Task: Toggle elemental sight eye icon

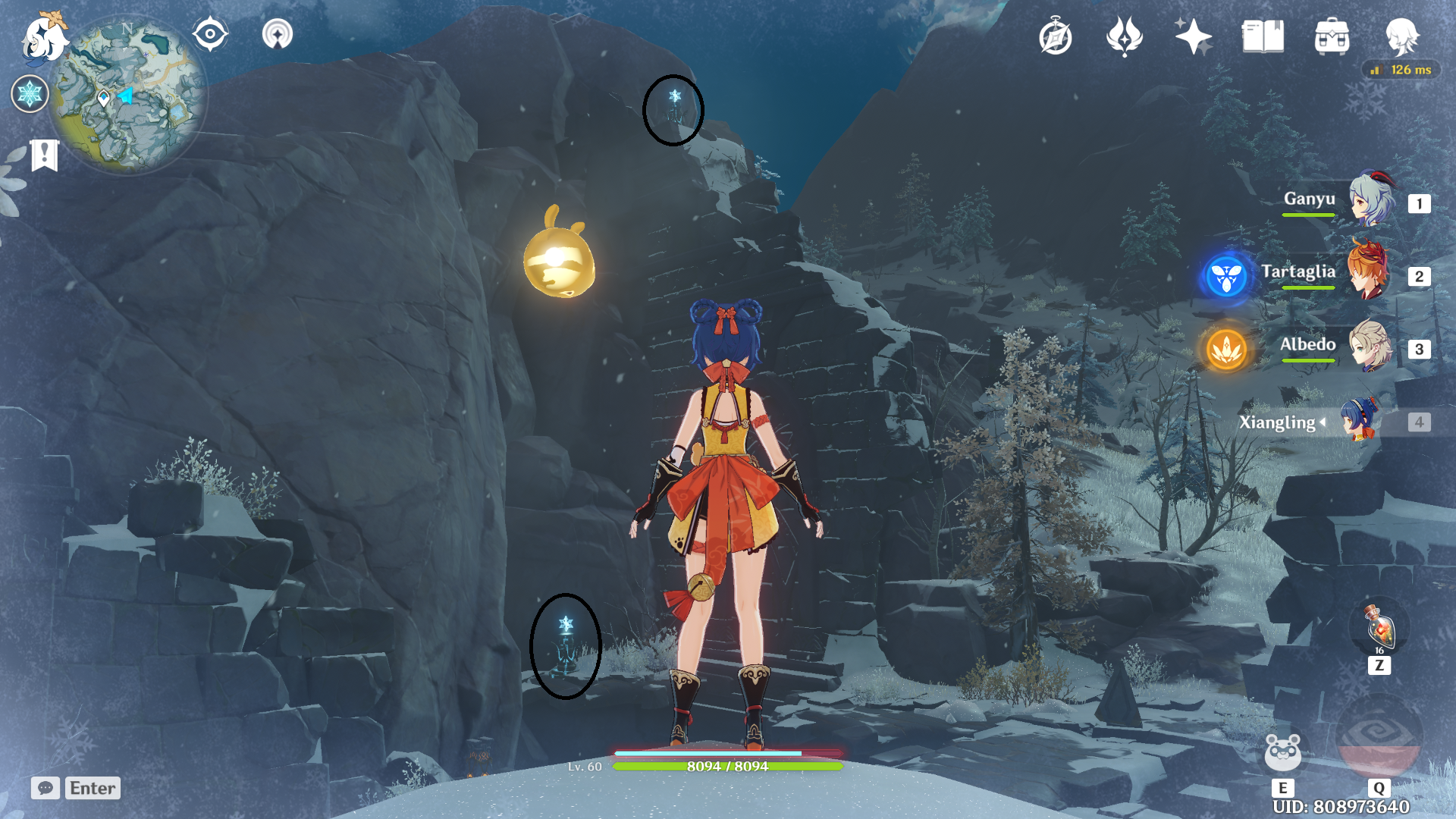Action: pos(210,35)
